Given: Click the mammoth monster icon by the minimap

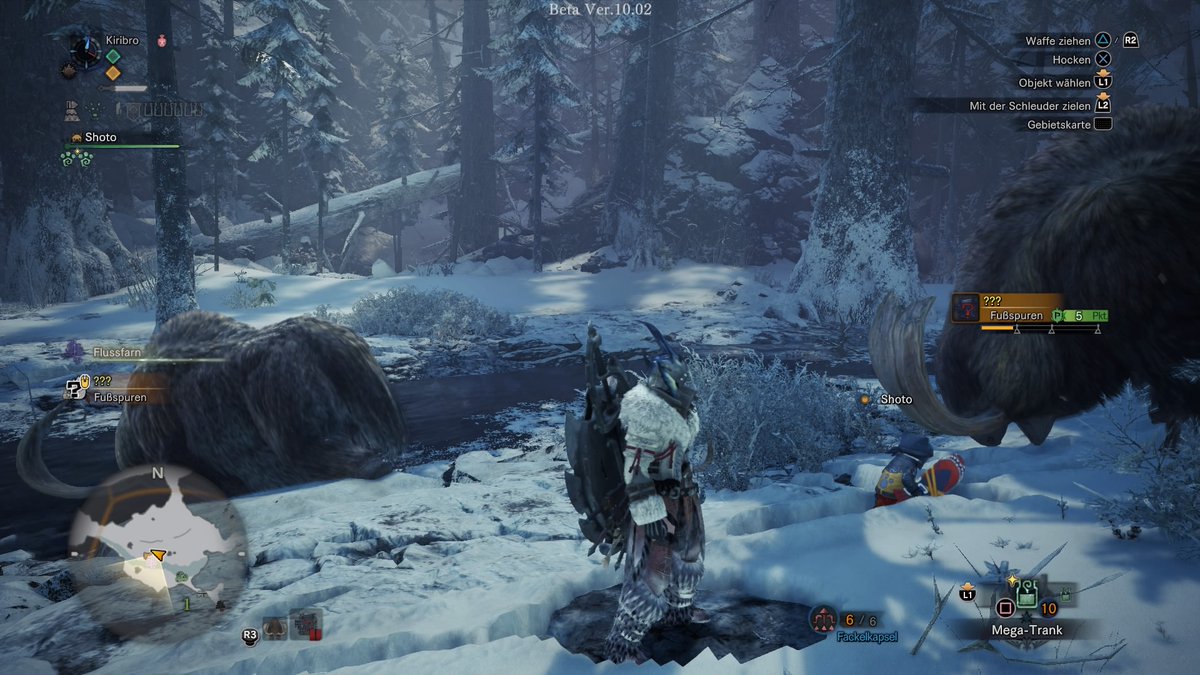Looking at the screenshot, I should (x=274, y=628).
